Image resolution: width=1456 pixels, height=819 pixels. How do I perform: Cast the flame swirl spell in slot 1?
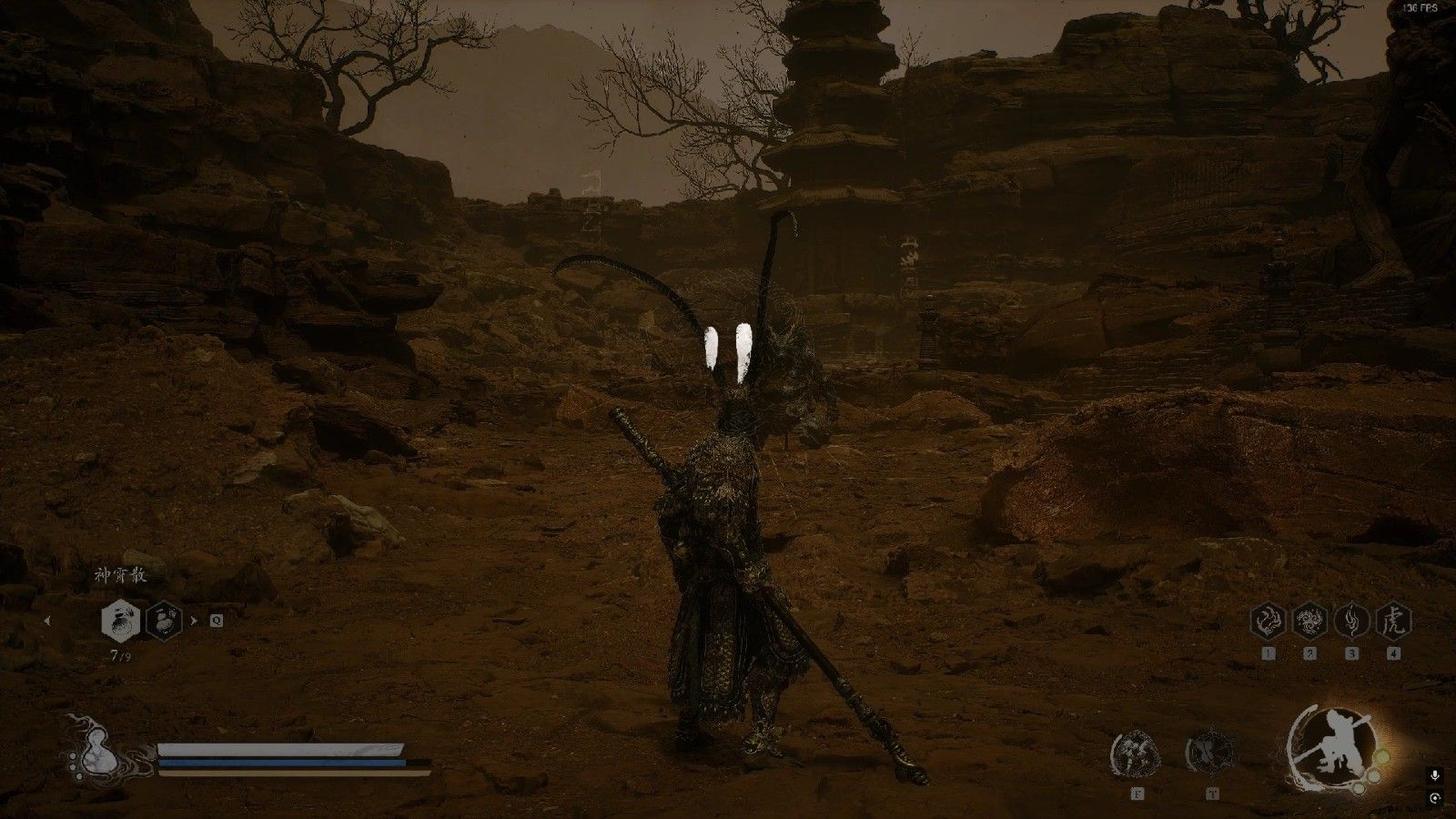coord(1268,622)
